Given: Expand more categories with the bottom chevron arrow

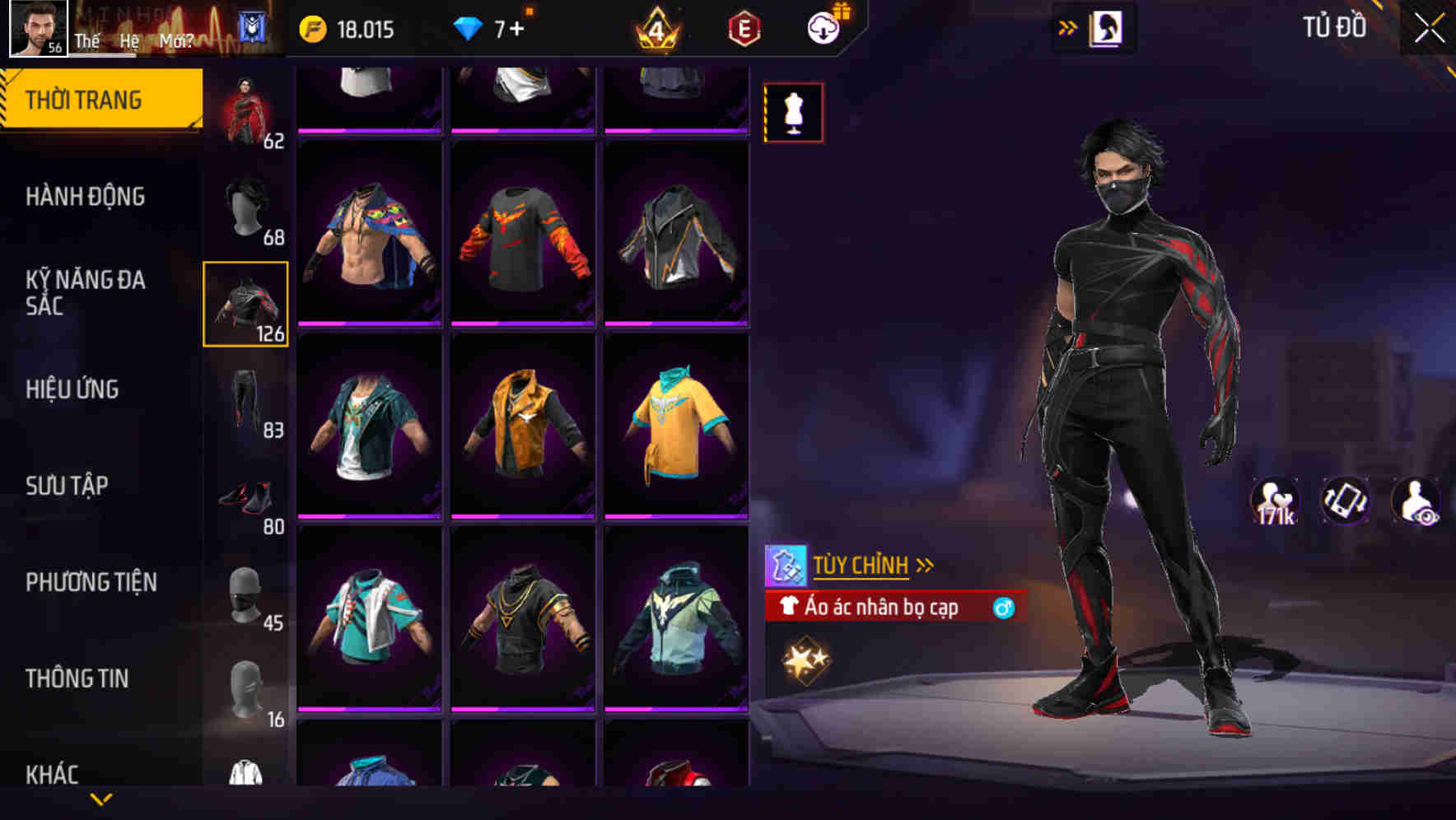Looking at the screenshot, I should [100, 800].
